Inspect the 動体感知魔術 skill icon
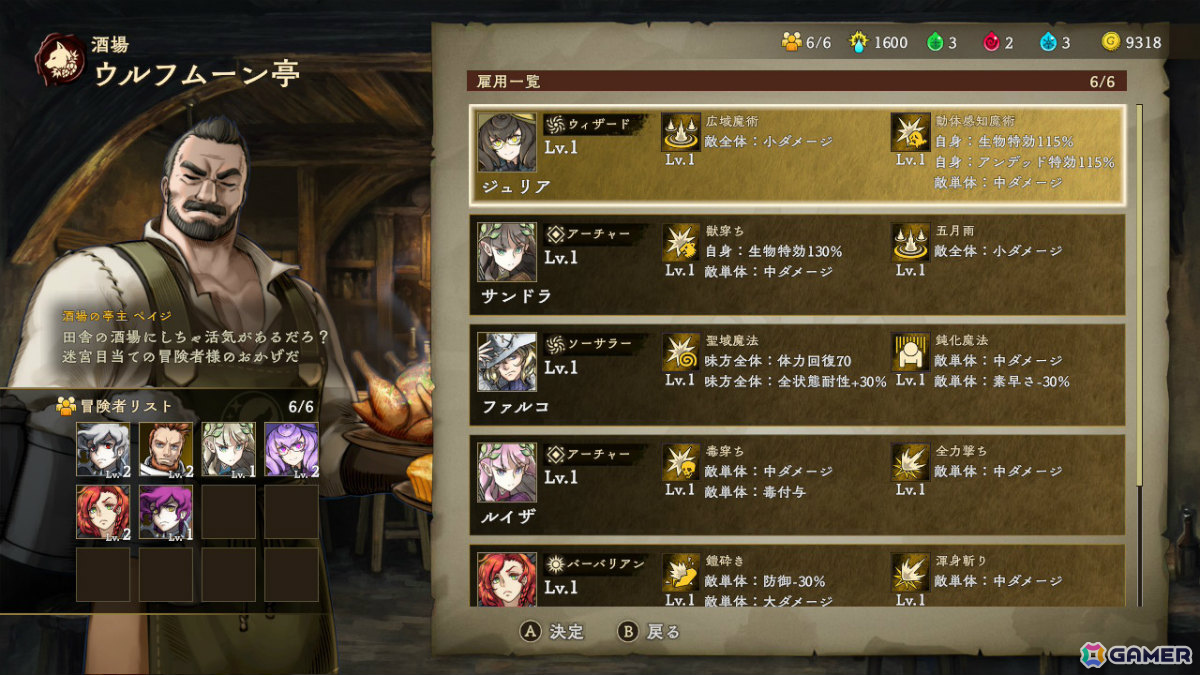Screen dimensions: 1200x675 tap(910, 132)
